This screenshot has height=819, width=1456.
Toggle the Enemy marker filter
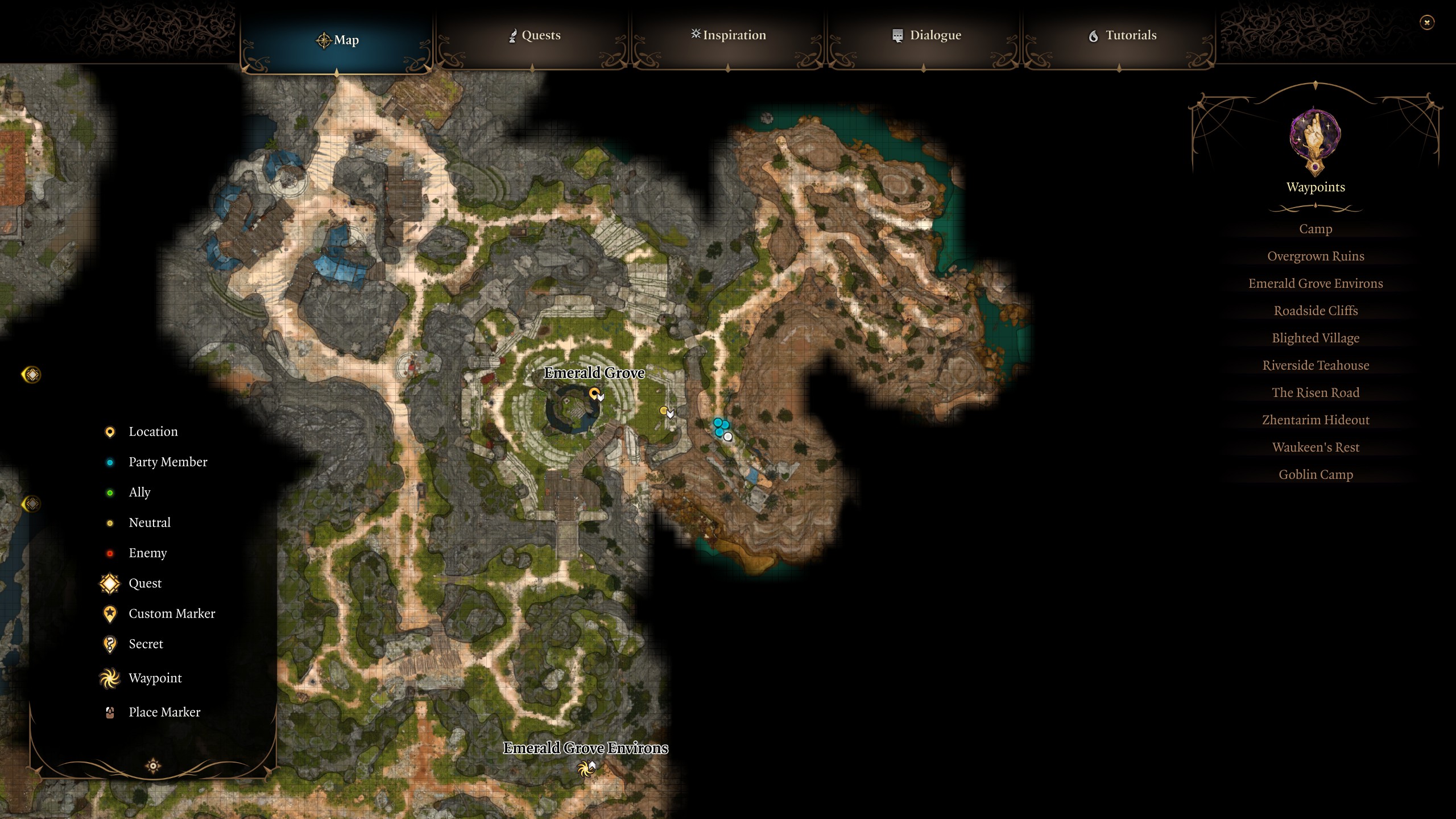click(x=110, y=552)
